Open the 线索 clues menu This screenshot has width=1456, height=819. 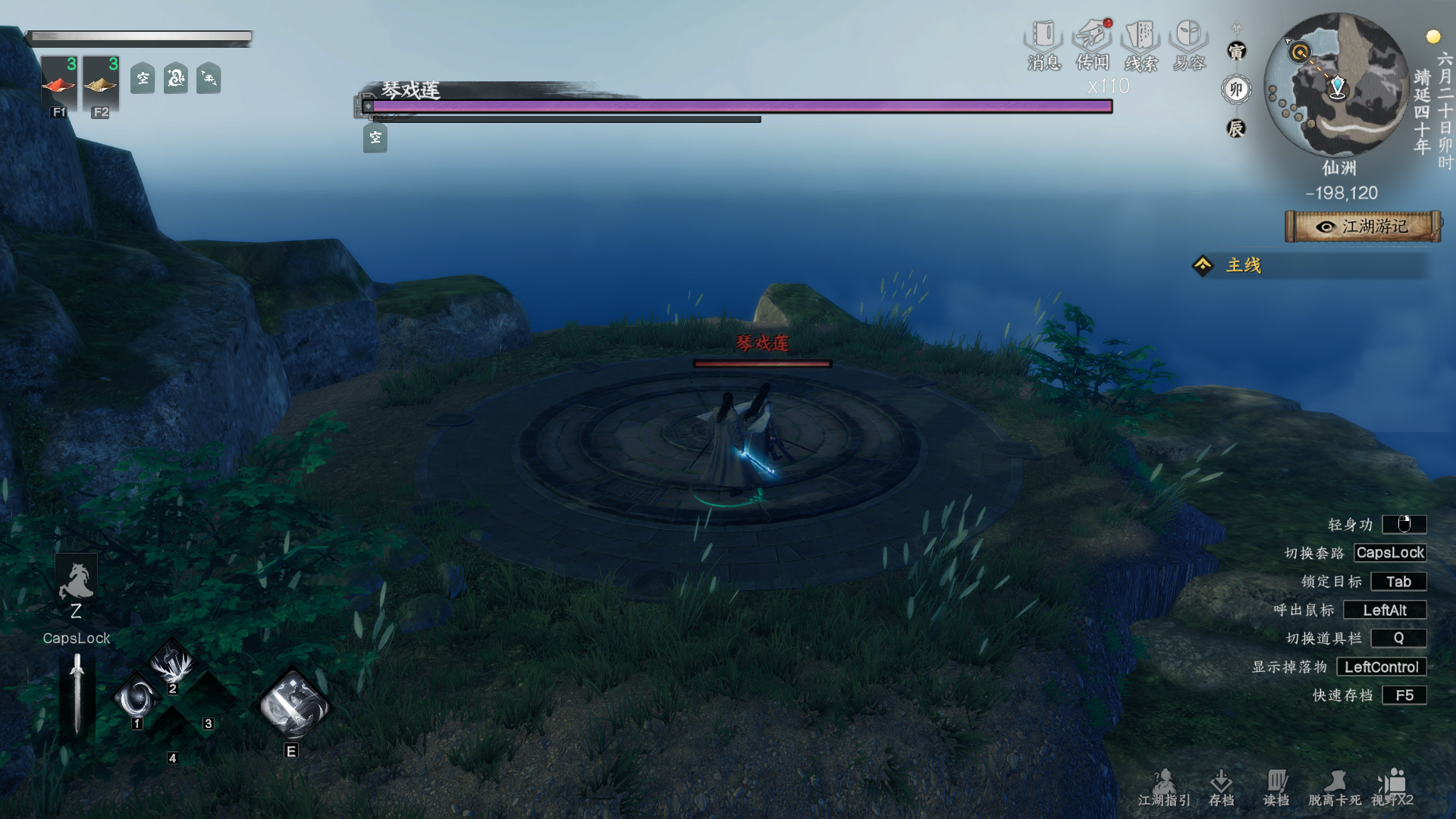1141,45
